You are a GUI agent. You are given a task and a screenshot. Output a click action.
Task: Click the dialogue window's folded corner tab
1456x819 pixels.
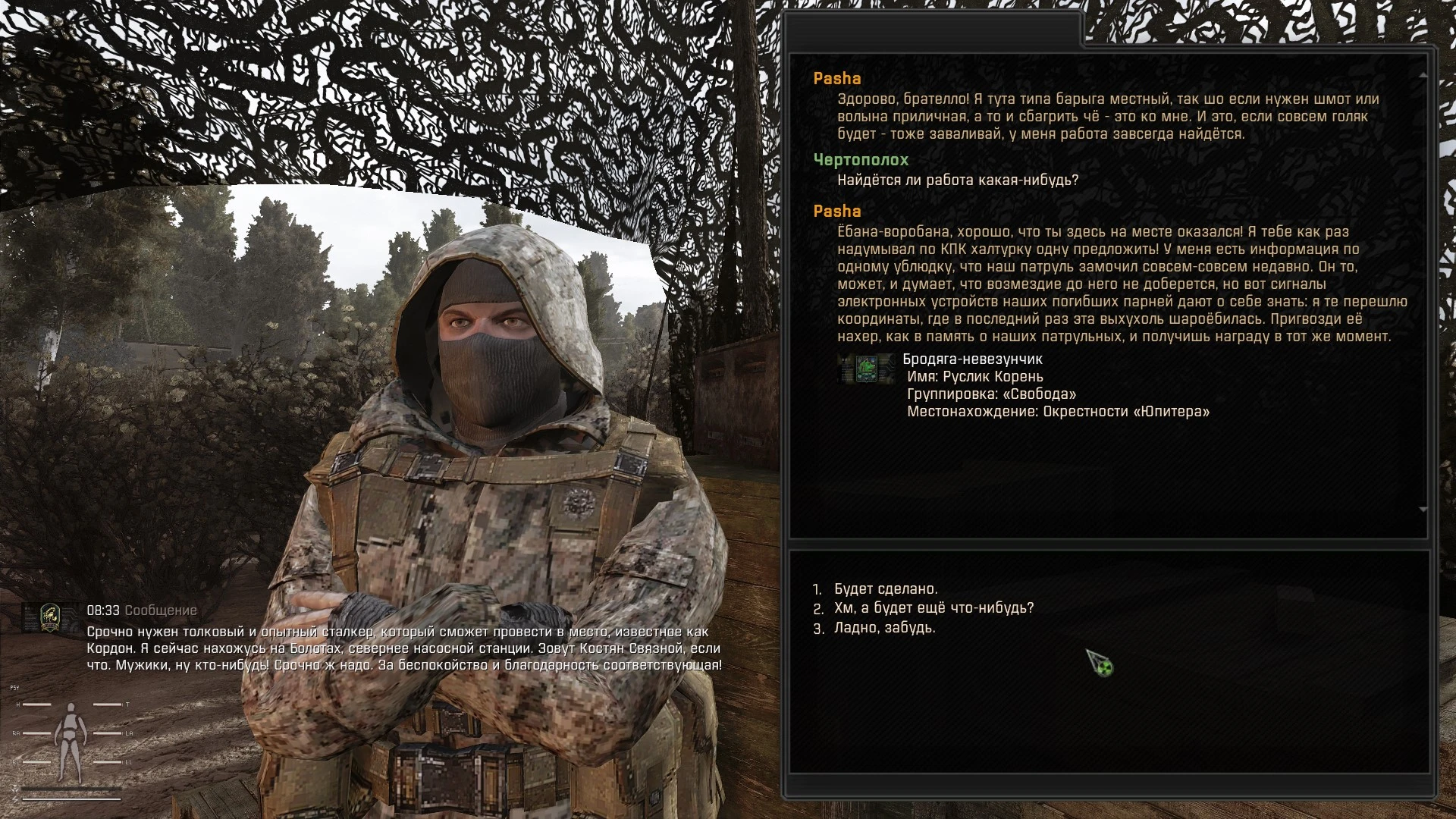click(1075, 30)
